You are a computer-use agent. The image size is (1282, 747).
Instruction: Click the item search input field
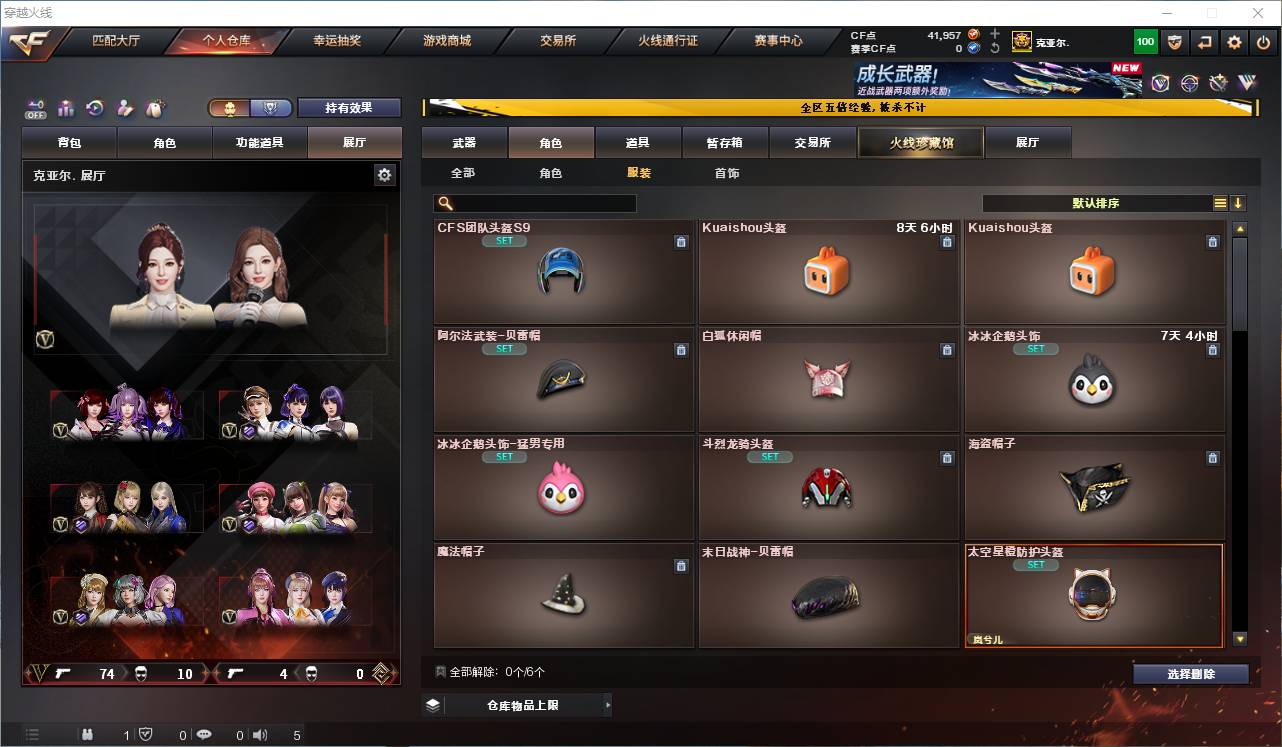[x=535, y=203]
